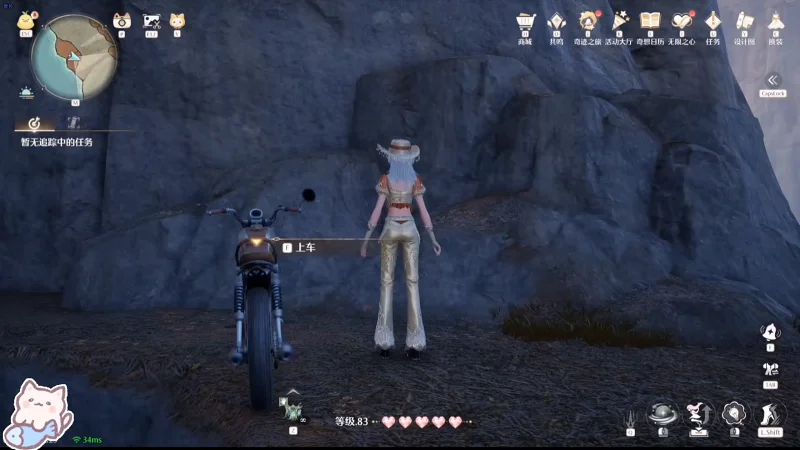
Task: Open the 设计图 blueprint scroll
Action: pyautogui.click(x=743, y=22)
